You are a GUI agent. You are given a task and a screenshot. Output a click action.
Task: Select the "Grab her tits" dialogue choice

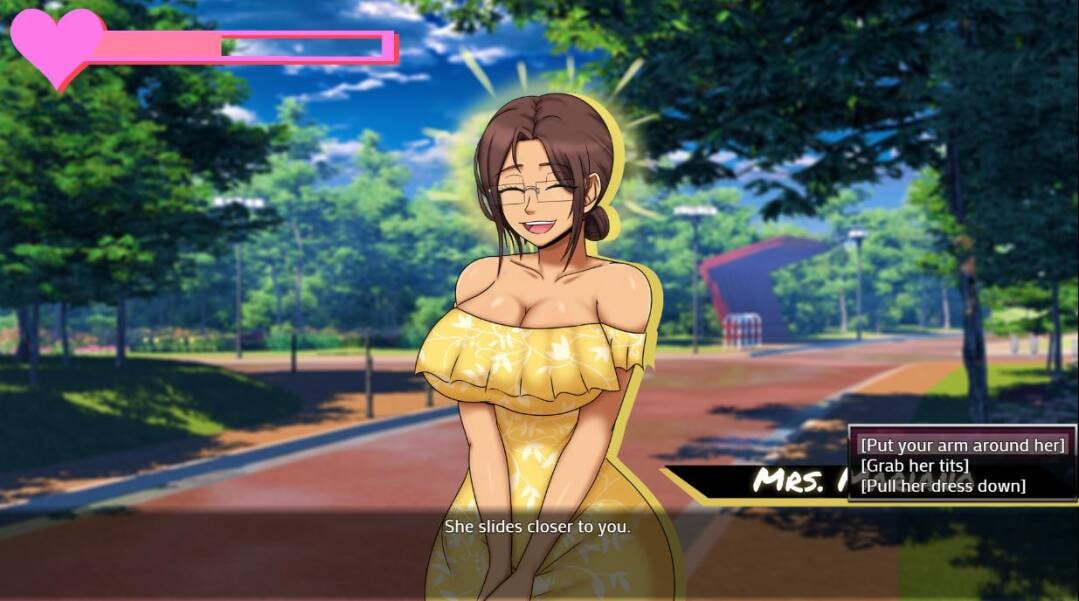914,466
